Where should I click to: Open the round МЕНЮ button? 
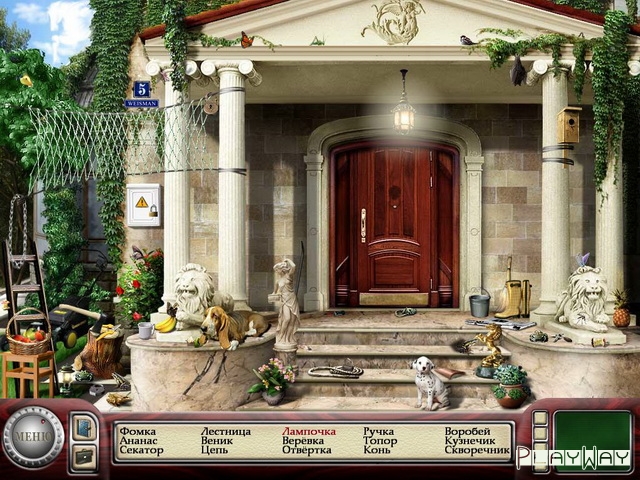tap(33, 437)
